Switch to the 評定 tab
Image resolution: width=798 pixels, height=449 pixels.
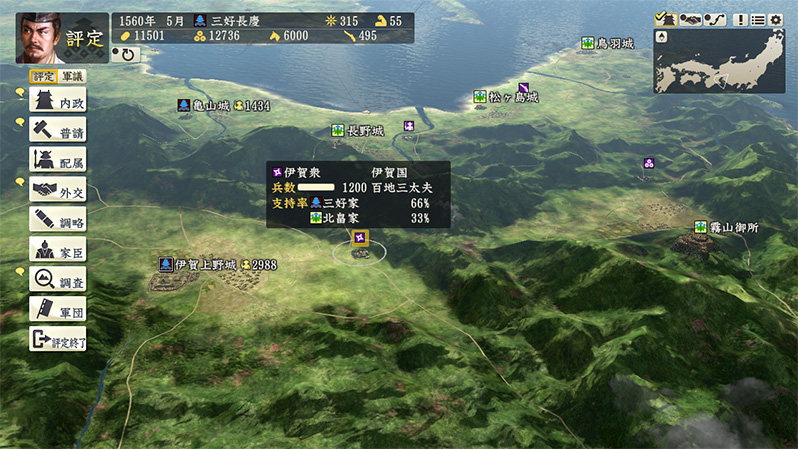tap(43, 76)
